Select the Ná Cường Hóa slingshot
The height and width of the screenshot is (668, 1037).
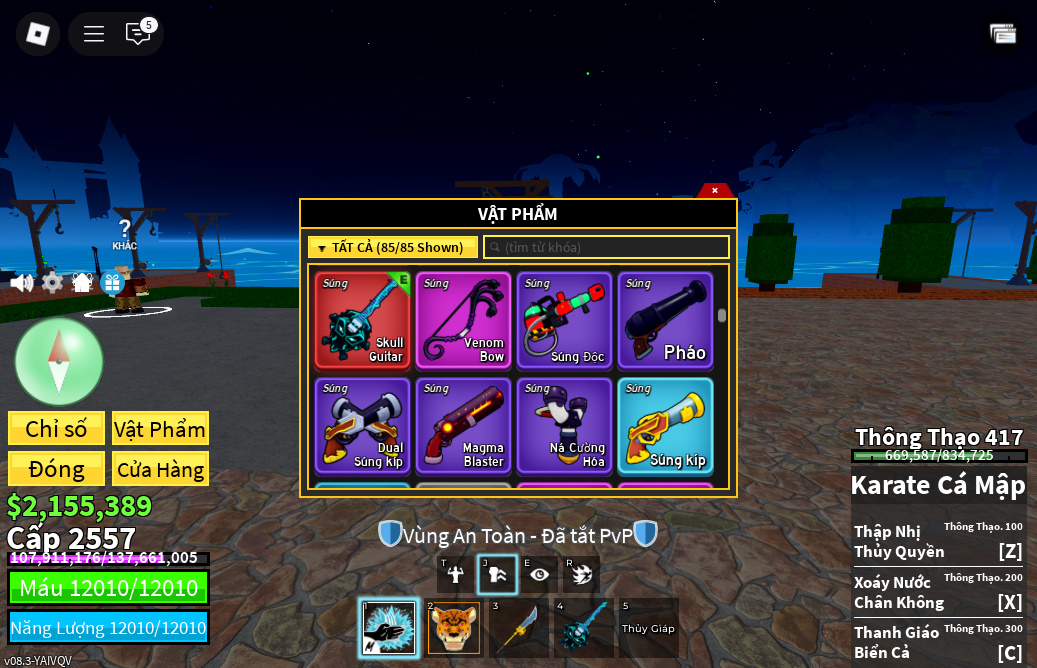tap(564, 425)
